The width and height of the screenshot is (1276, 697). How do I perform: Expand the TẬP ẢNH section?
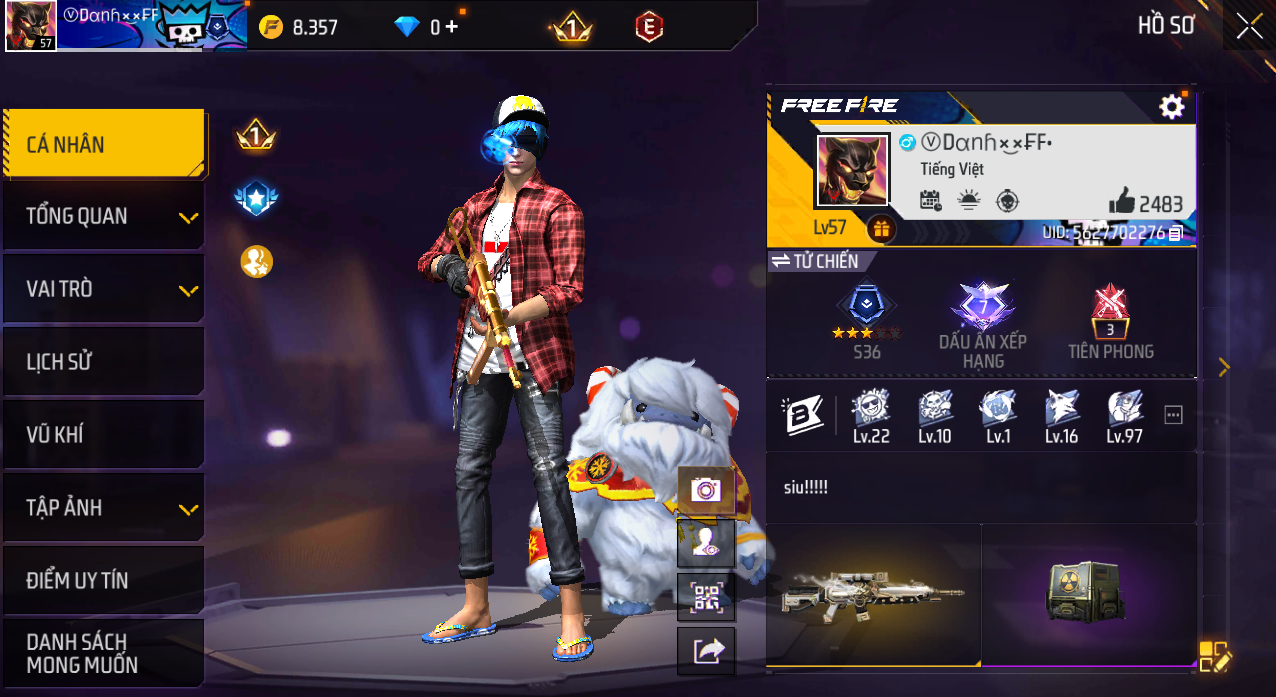(104, 508)
